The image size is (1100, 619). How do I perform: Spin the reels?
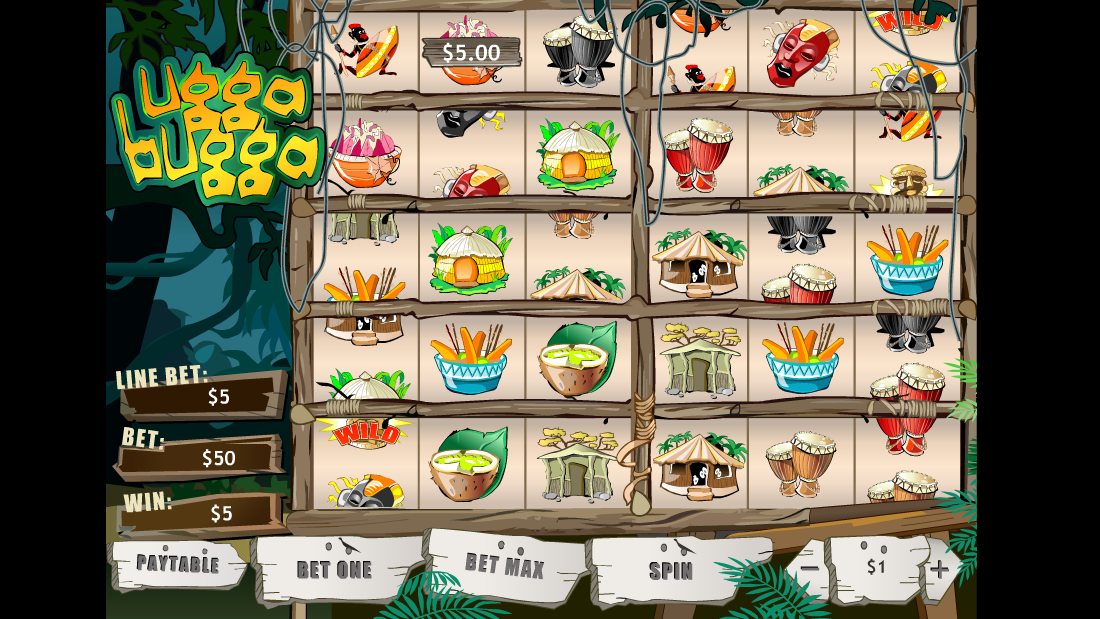(x=671, y=570)
